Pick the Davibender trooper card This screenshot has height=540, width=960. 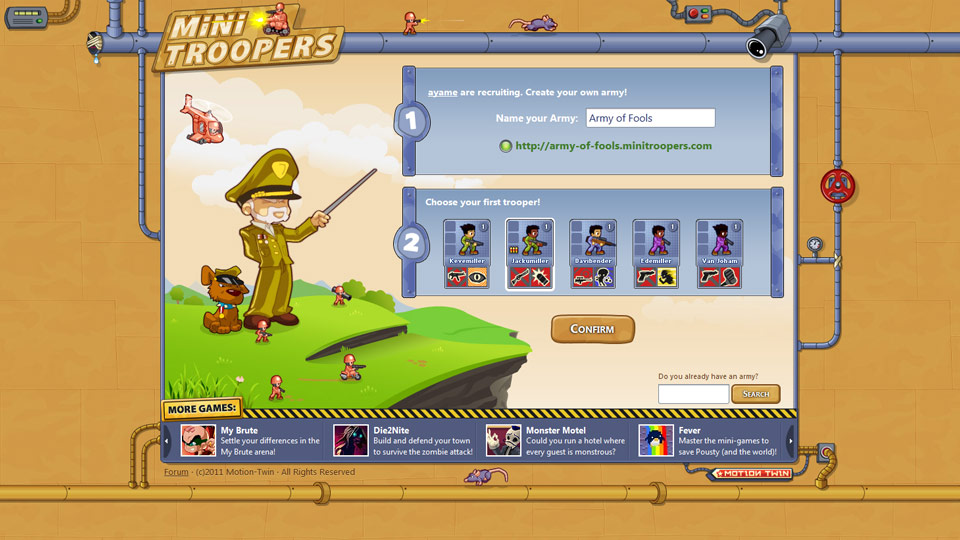[x=592, y=254]
